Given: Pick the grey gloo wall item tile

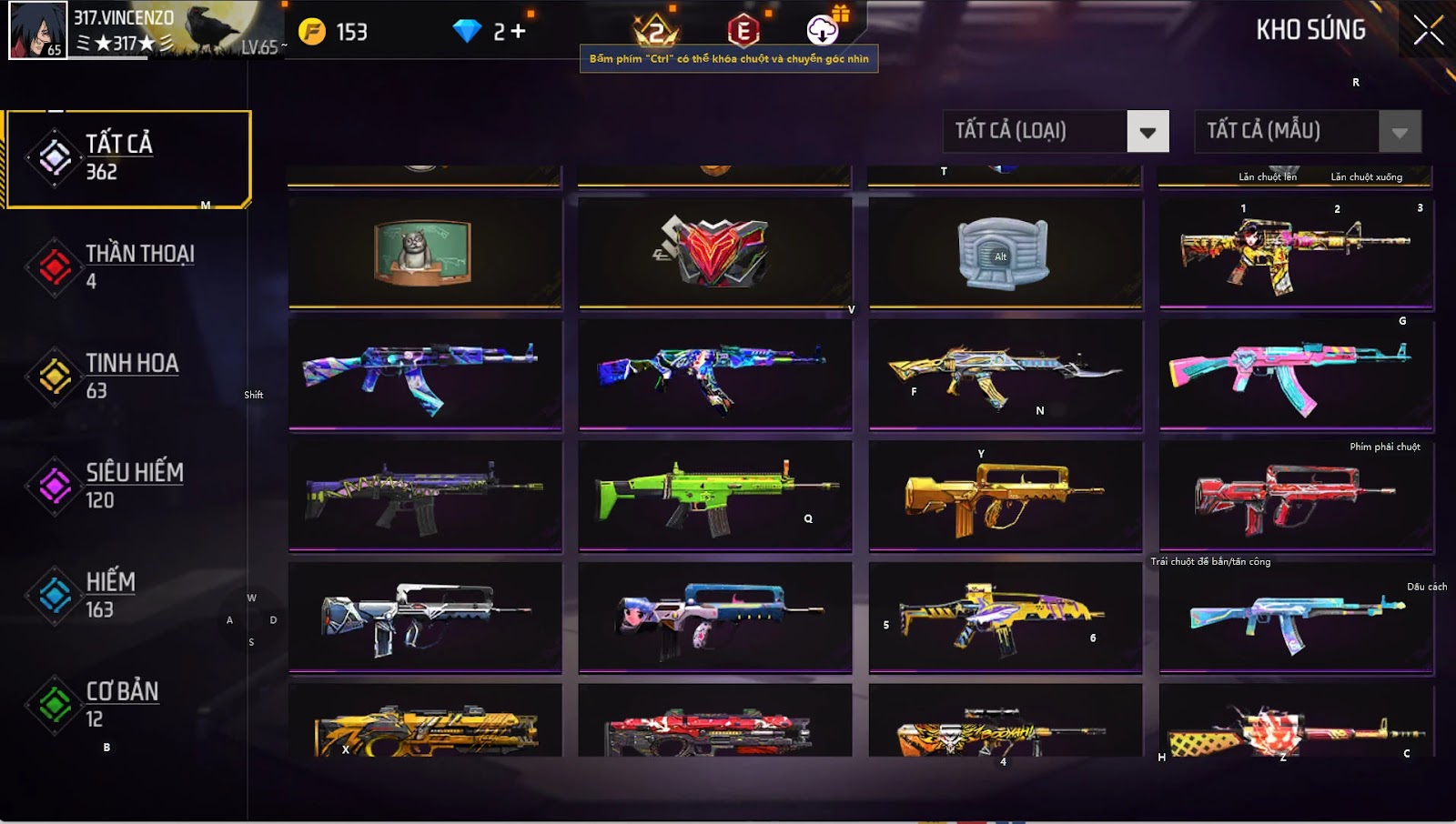Looking at the screenshot, I should pos(1005,253).
